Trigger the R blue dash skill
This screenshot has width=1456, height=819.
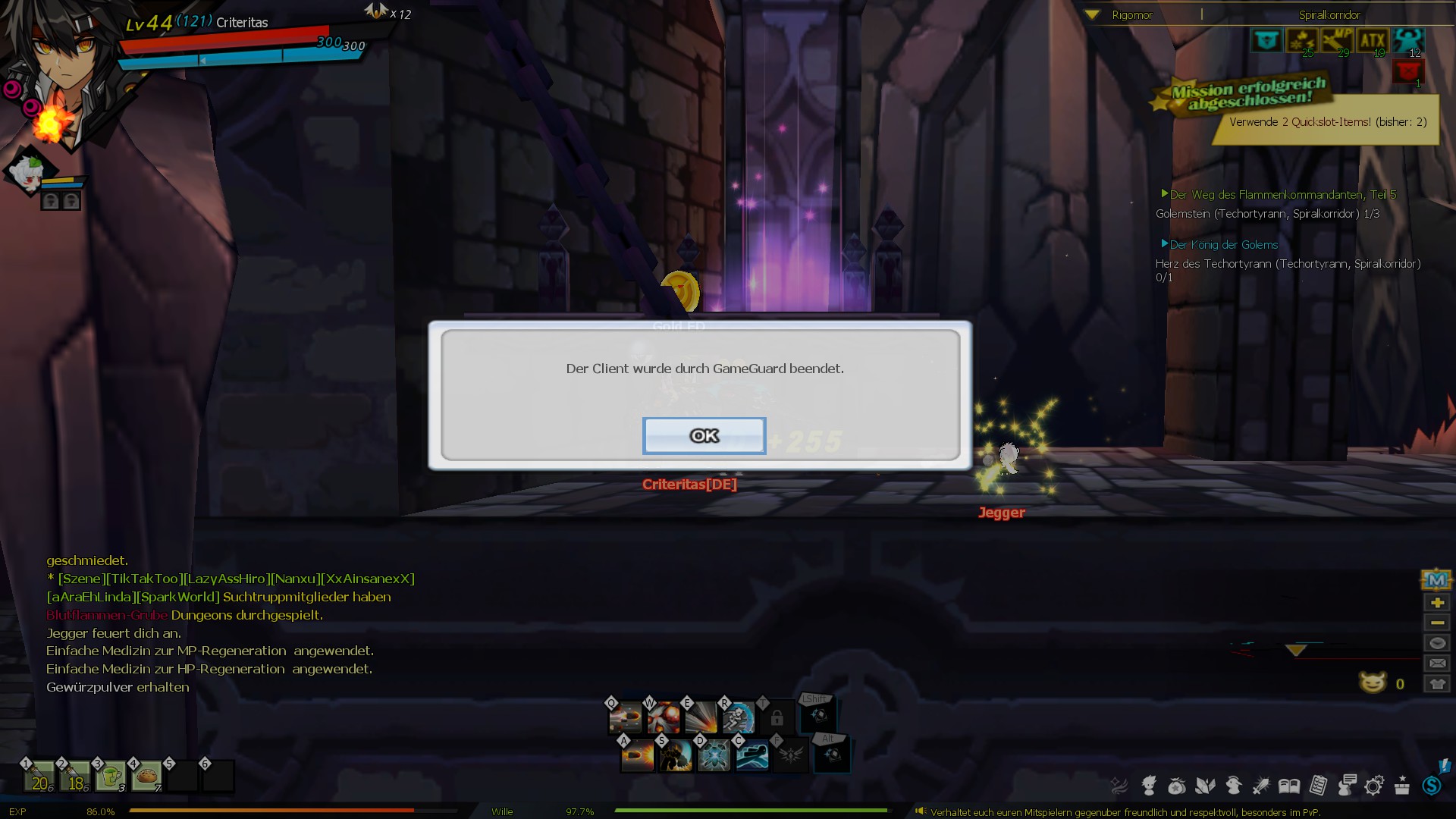(738, 717)
